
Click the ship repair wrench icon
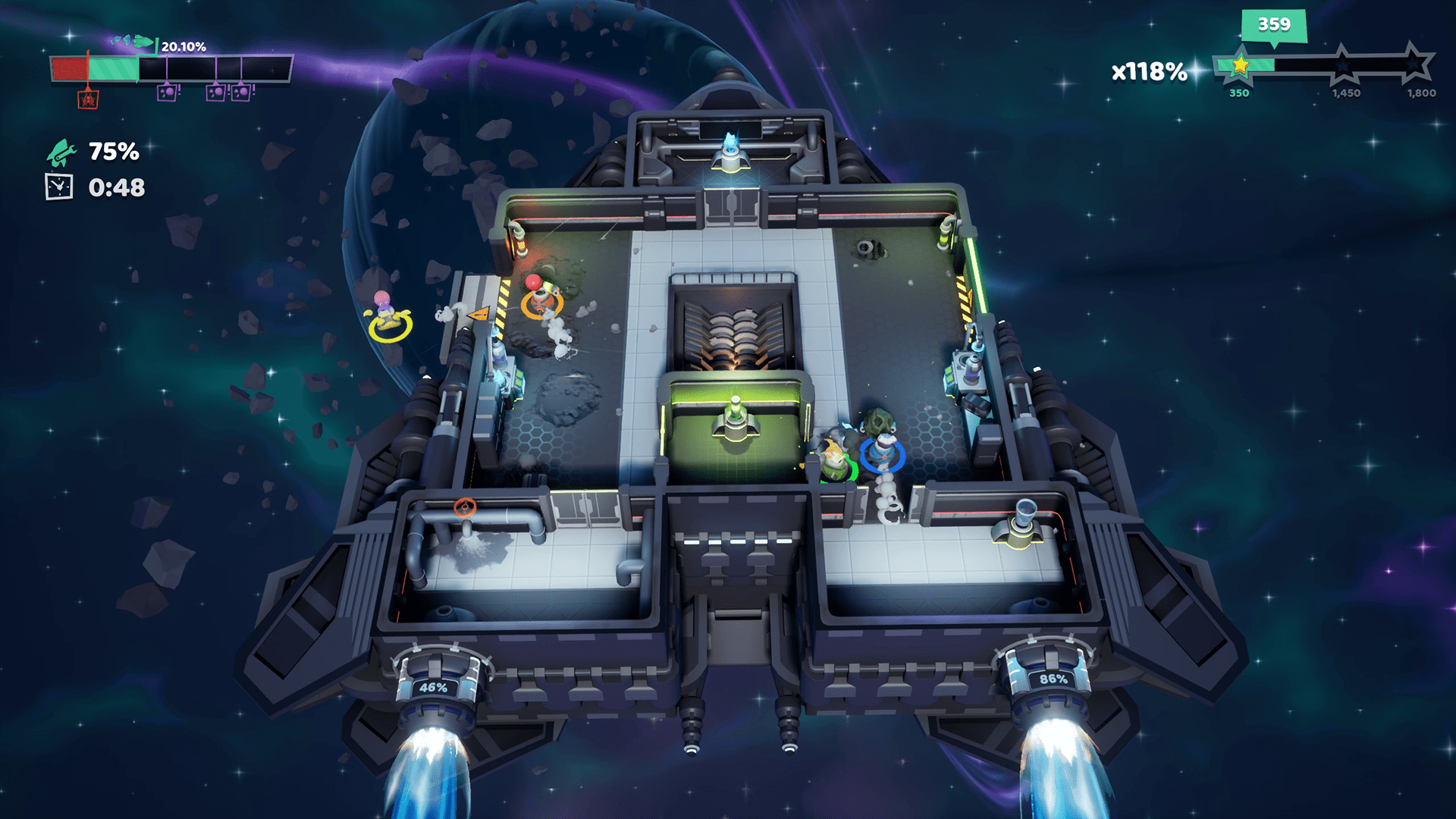(x=61, y=152)
